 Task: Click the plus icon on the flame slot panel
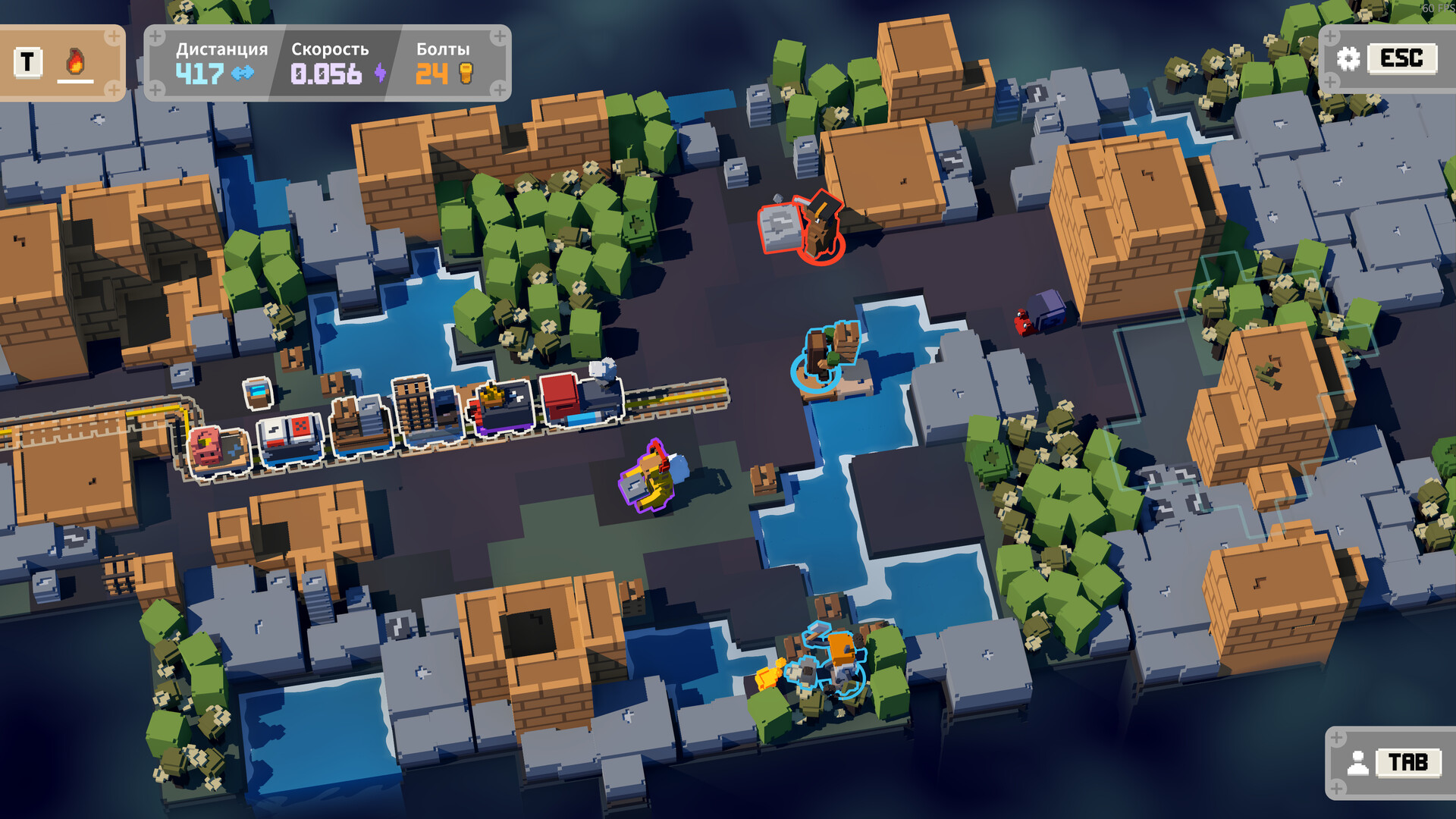pyautogui.click(x=114, y=36)
